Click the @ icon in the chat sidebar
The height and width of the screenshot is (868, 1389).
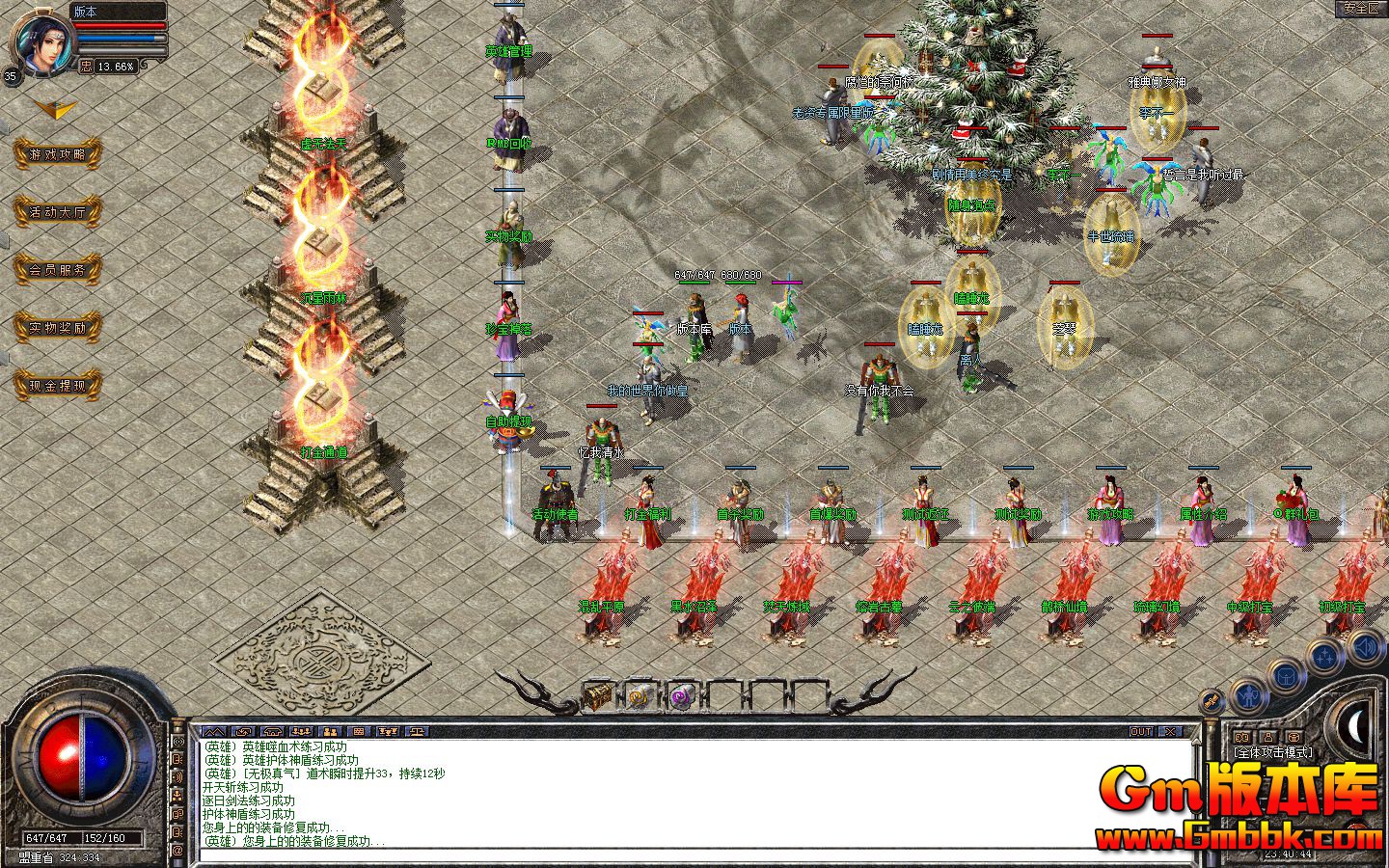pos(177,852)
